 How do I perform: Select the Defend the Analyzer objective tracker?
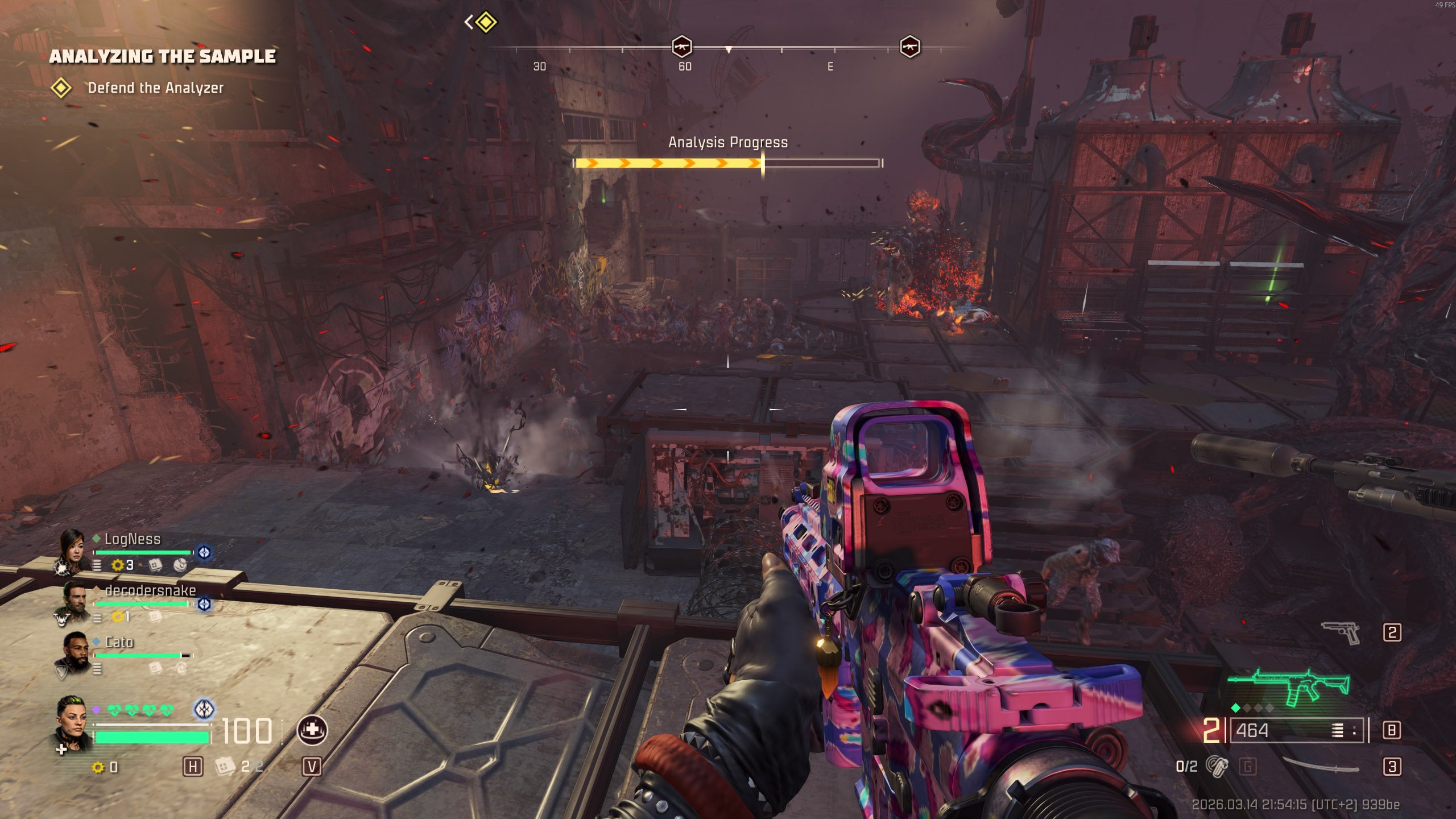[155, 88]
